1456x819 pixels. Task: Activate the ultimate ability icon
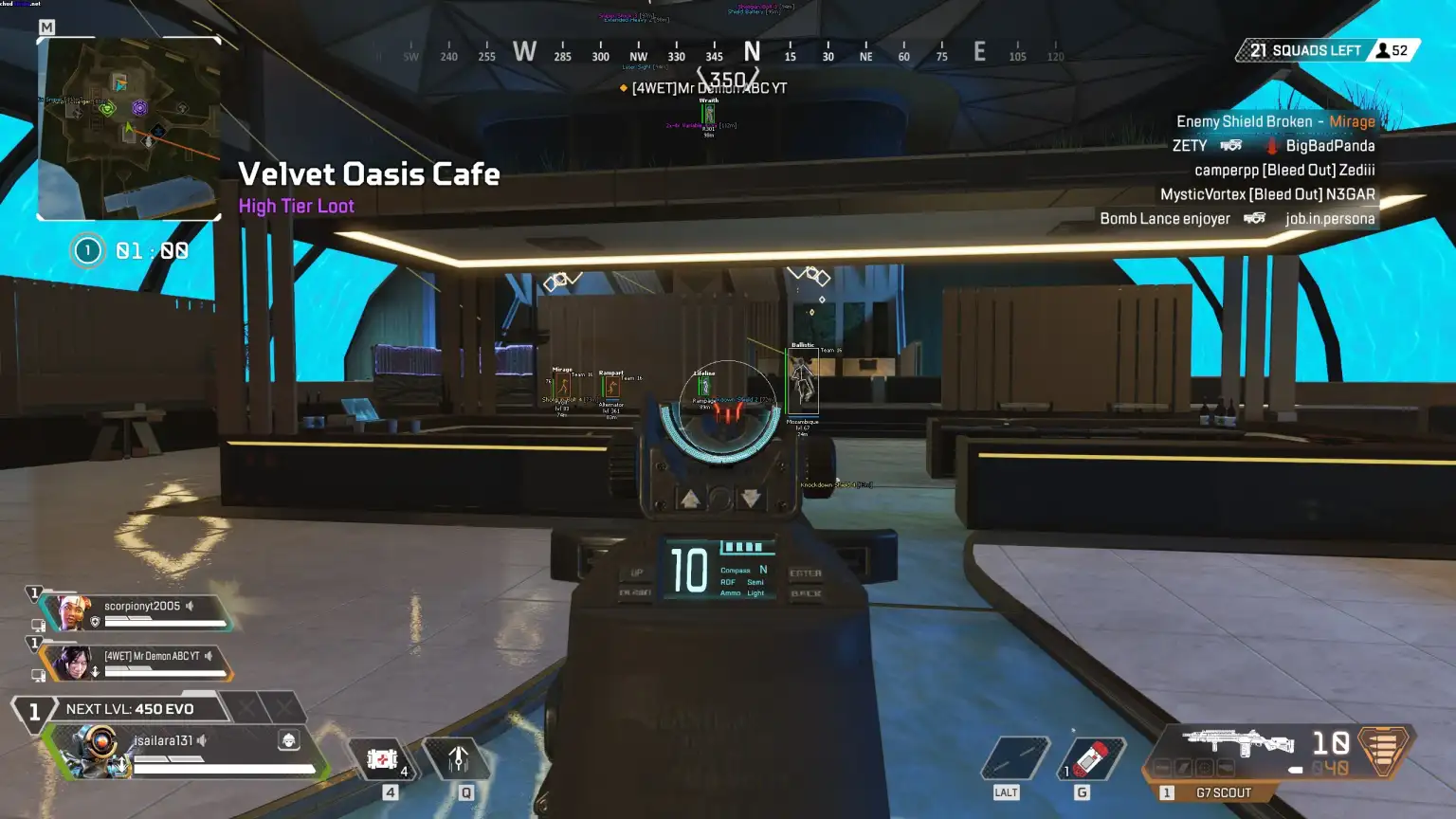[x=1014, y=759]
